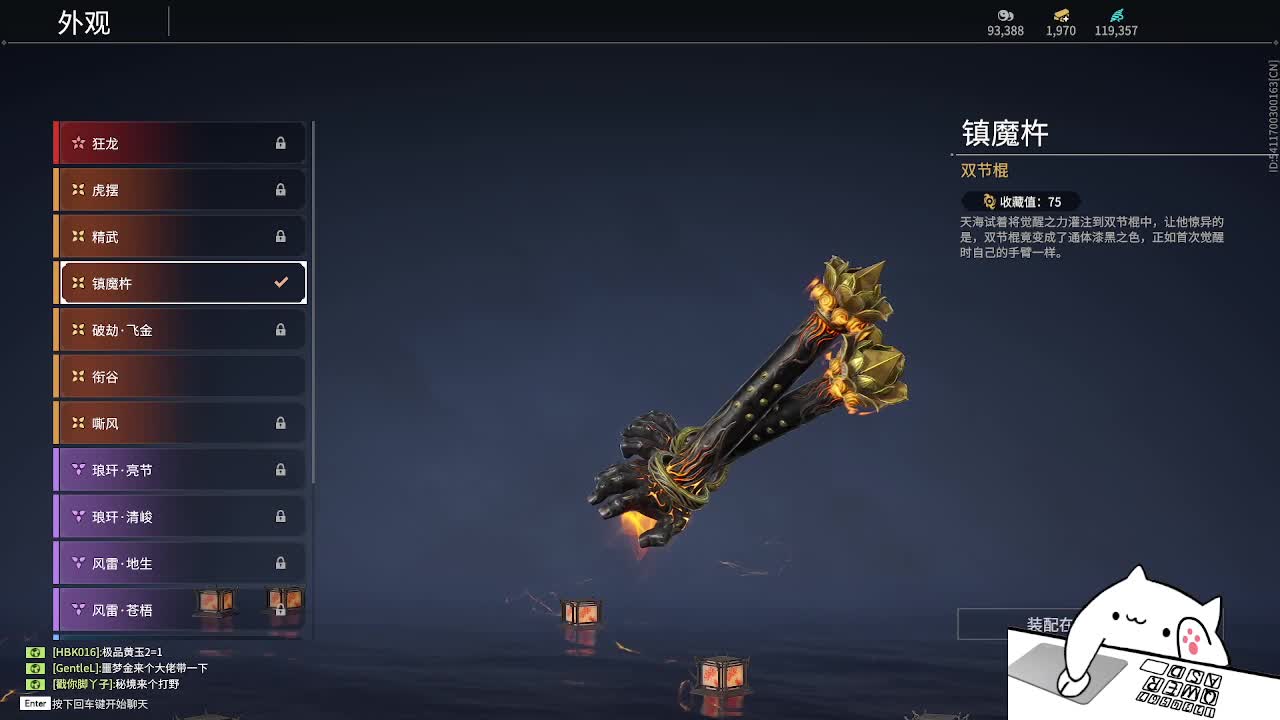Click the skin list scrollbar
Image resolution: width=1280 pixels, height=720 pixels.
[x=314, y=300]
